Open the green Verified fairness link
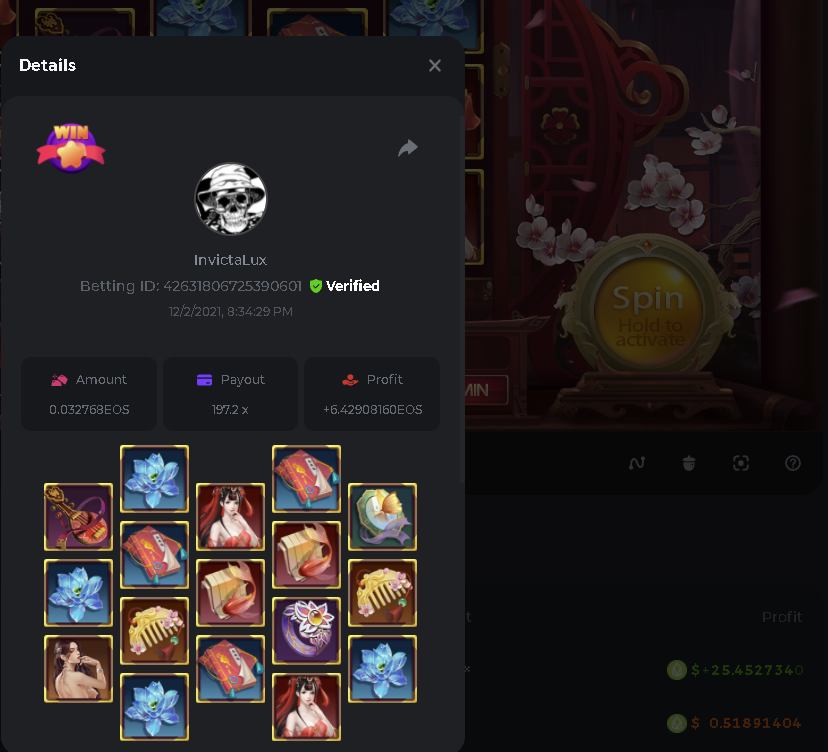The height and width of the screenshot is (752, 828). click(344, 286)
